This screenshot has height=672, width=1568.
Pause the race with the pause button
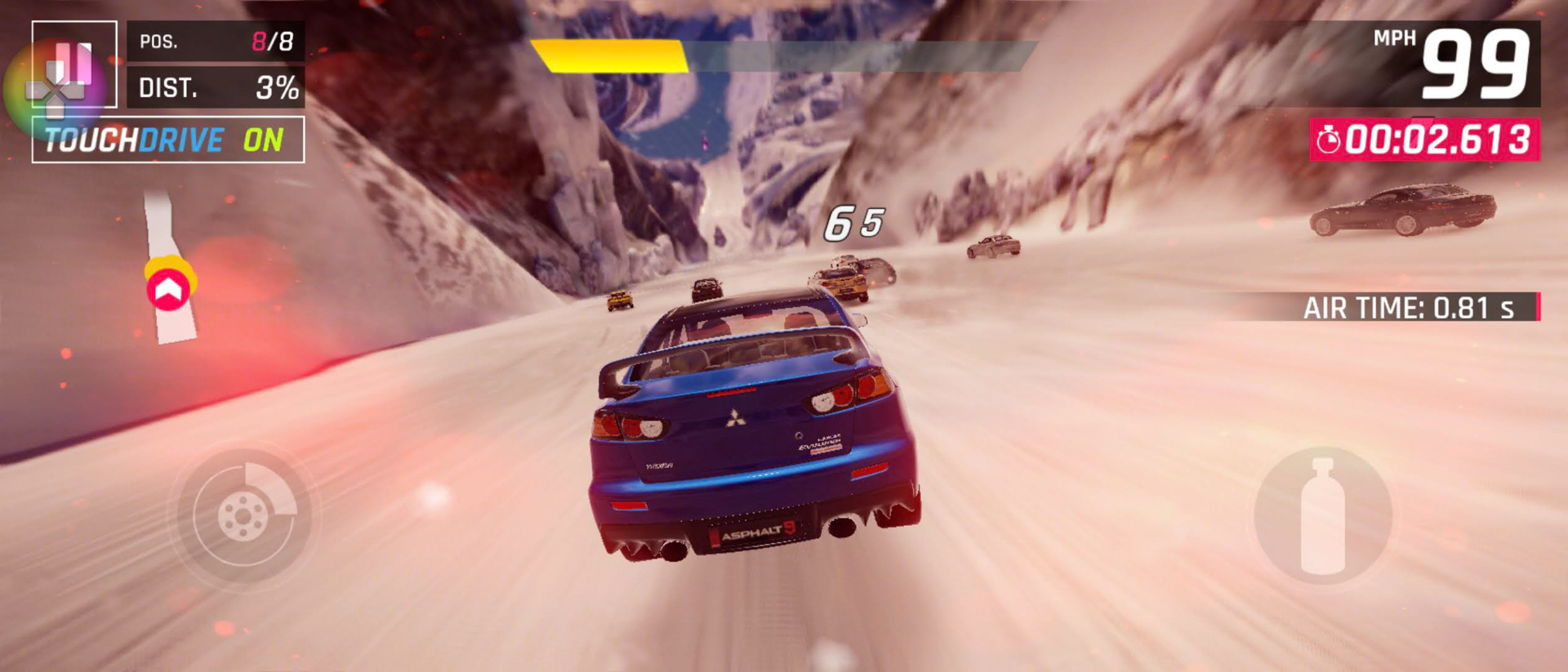click(74, 64)
